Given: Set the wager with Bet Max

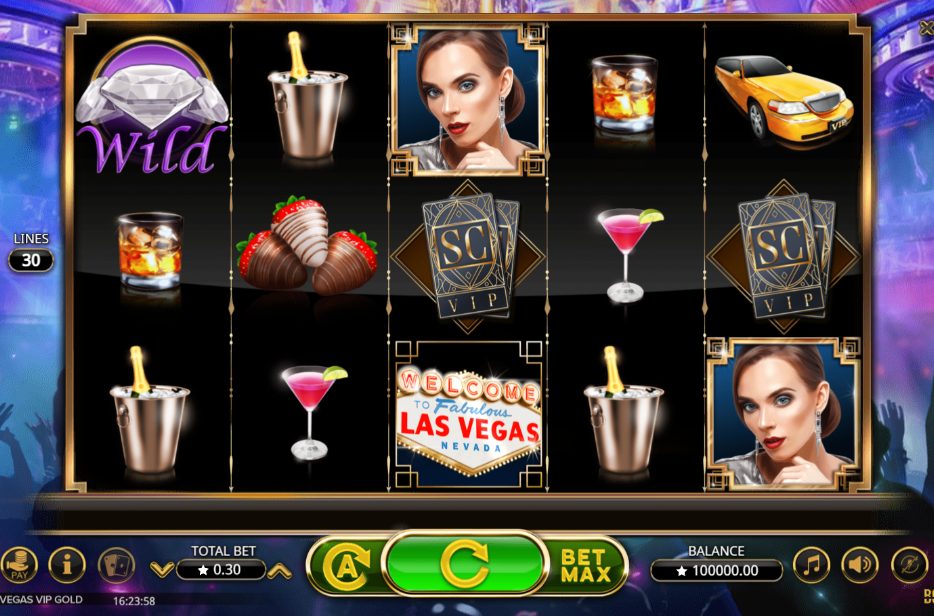Looking at the screenshot, I should pos(583,566).
